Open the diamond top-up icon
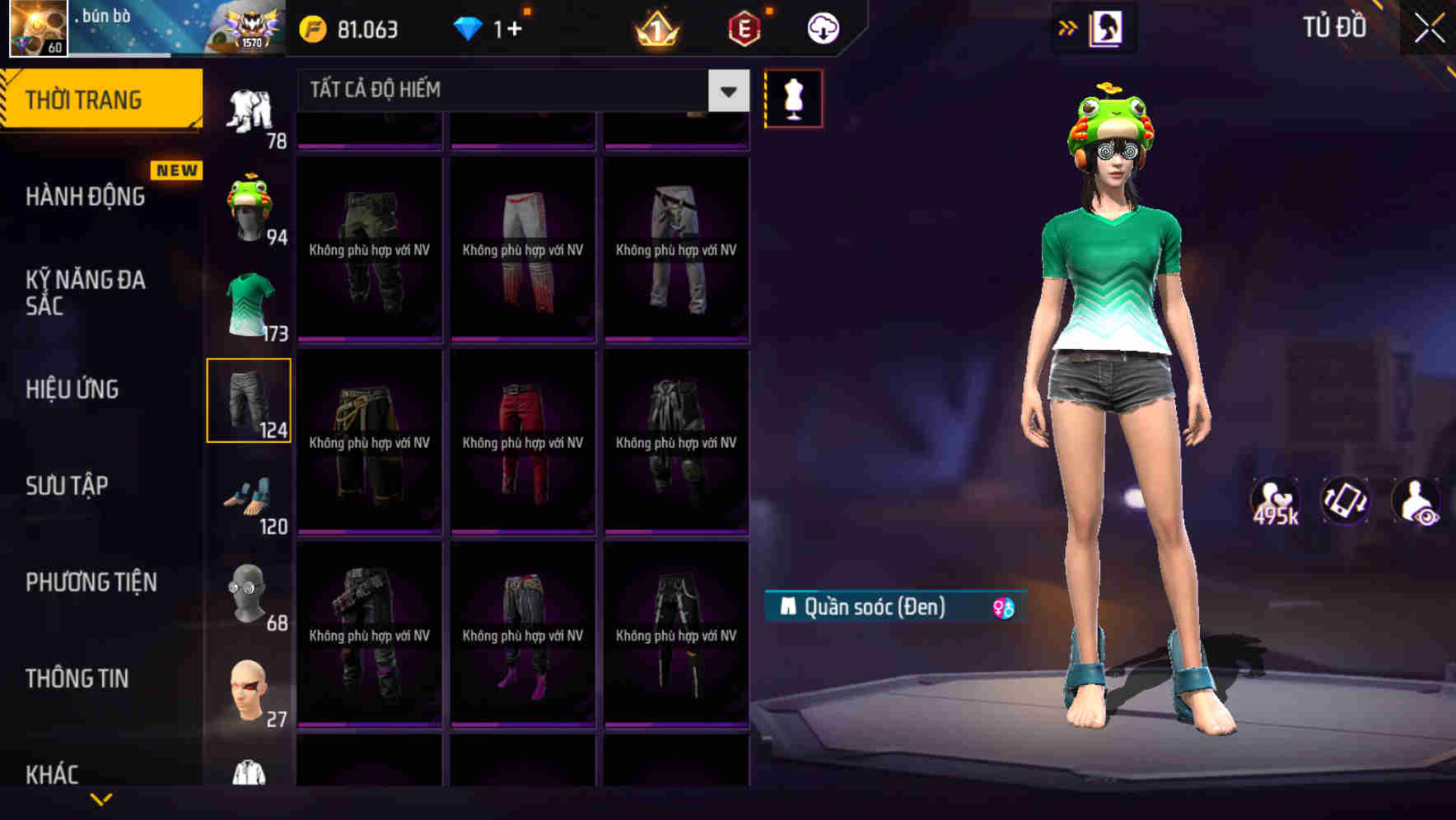 click(469, 29)
